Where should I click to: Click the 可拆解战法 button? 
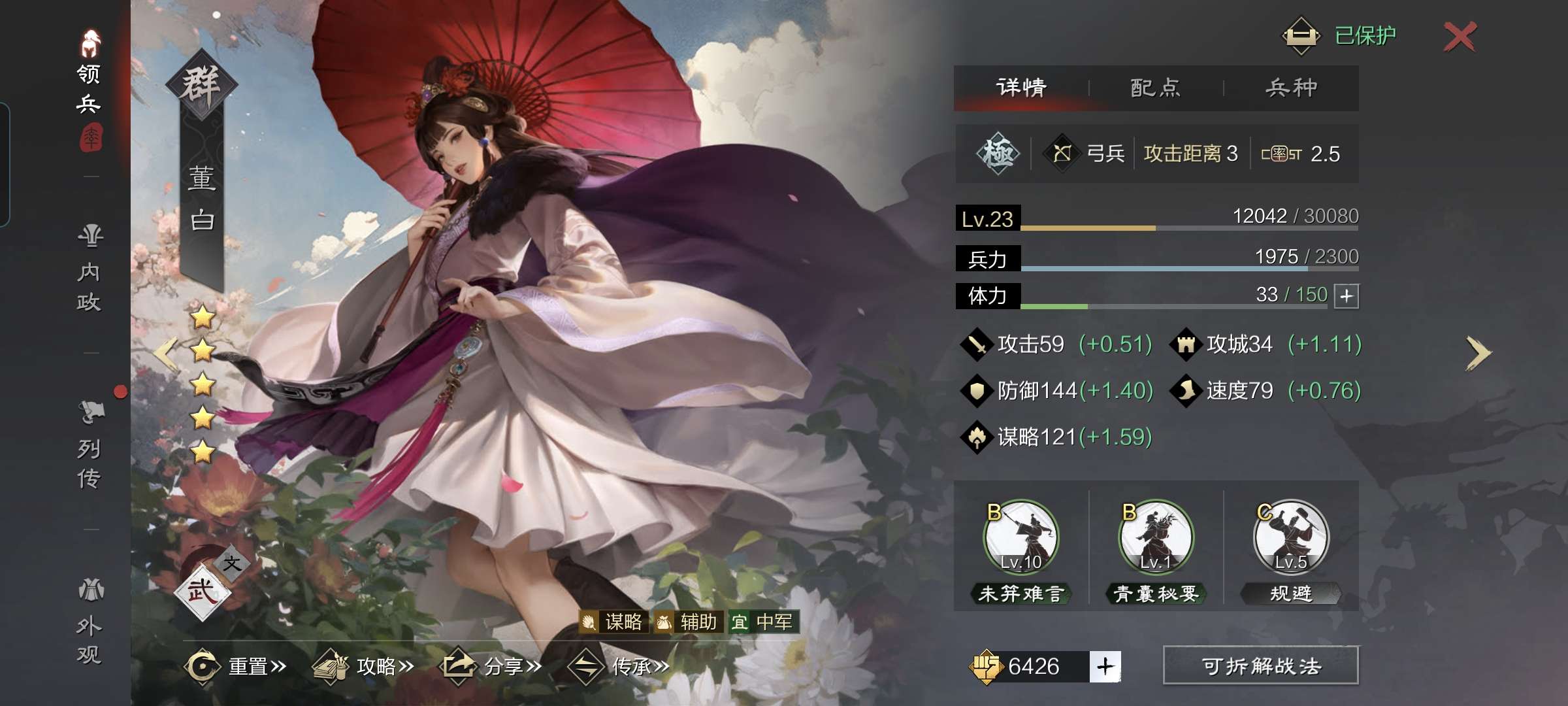1260,665
